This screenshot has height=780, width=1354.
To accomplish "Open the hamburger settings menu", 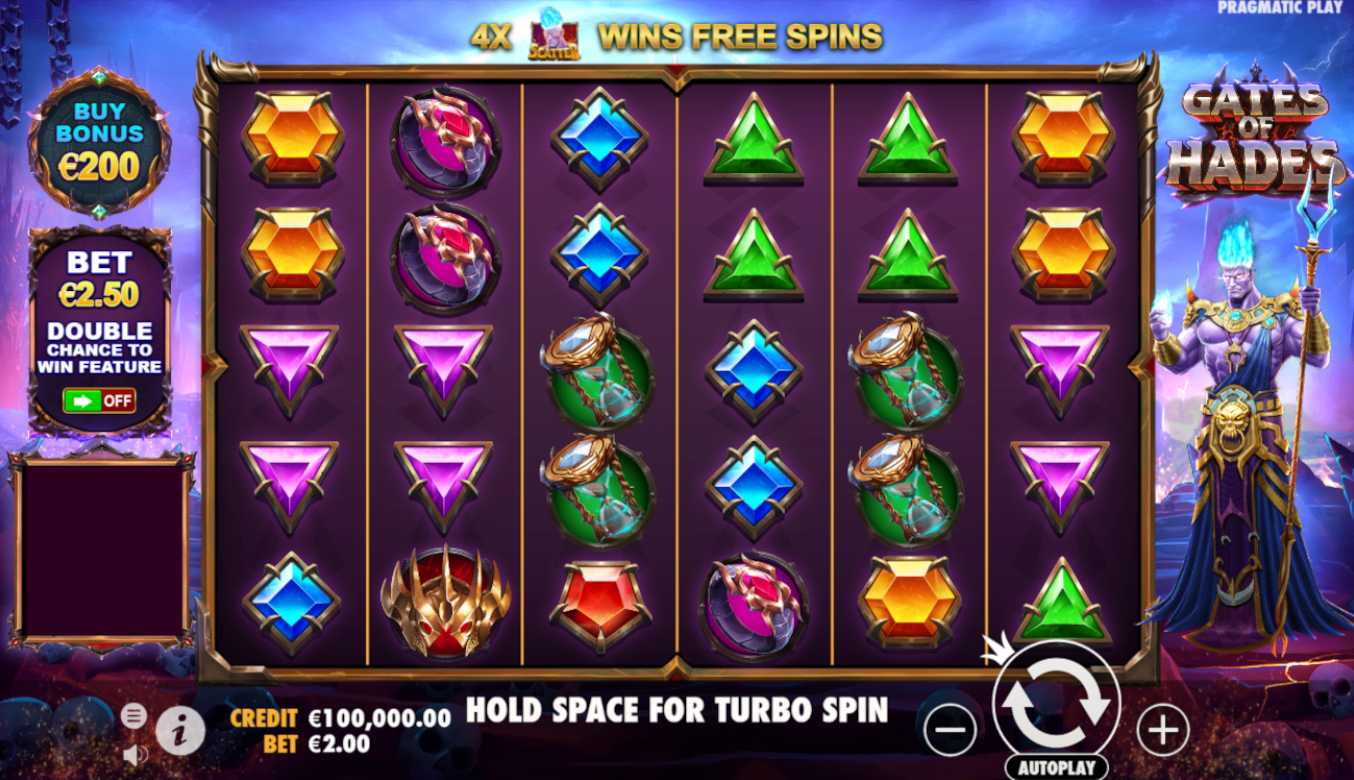I will (134, 715).
